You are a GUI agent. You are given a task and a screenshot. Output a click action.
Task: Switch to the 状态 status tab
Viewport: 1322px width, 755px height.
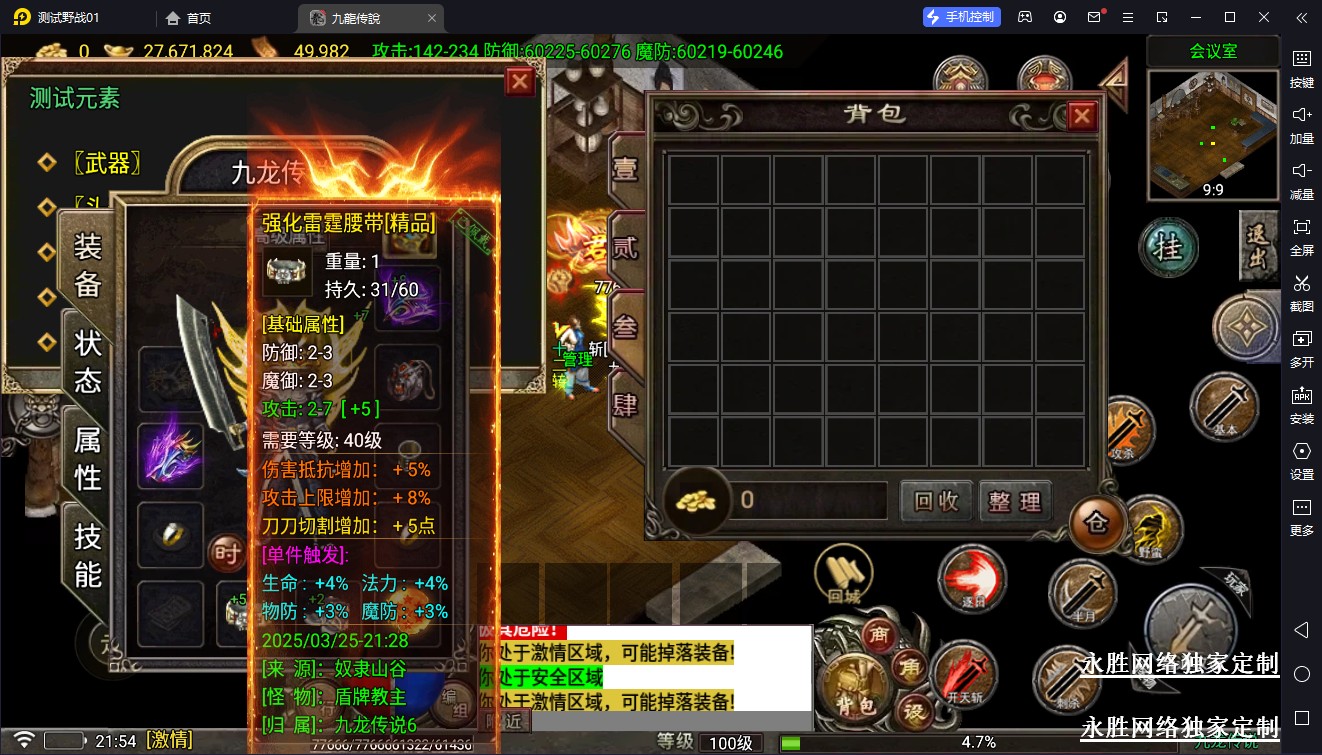pos(88,361)
